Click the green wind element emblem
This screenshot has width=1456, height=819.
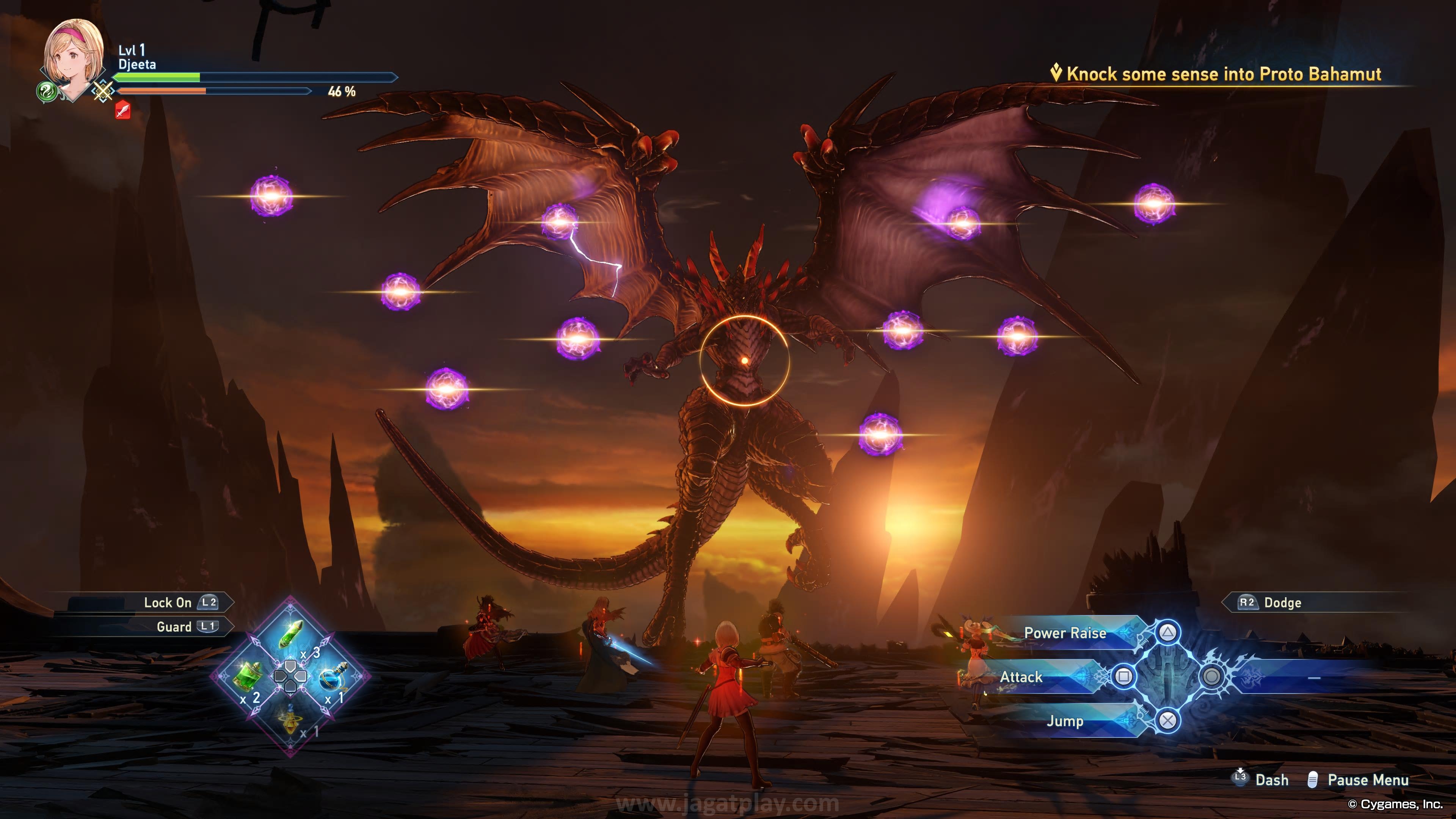point(46,91)
